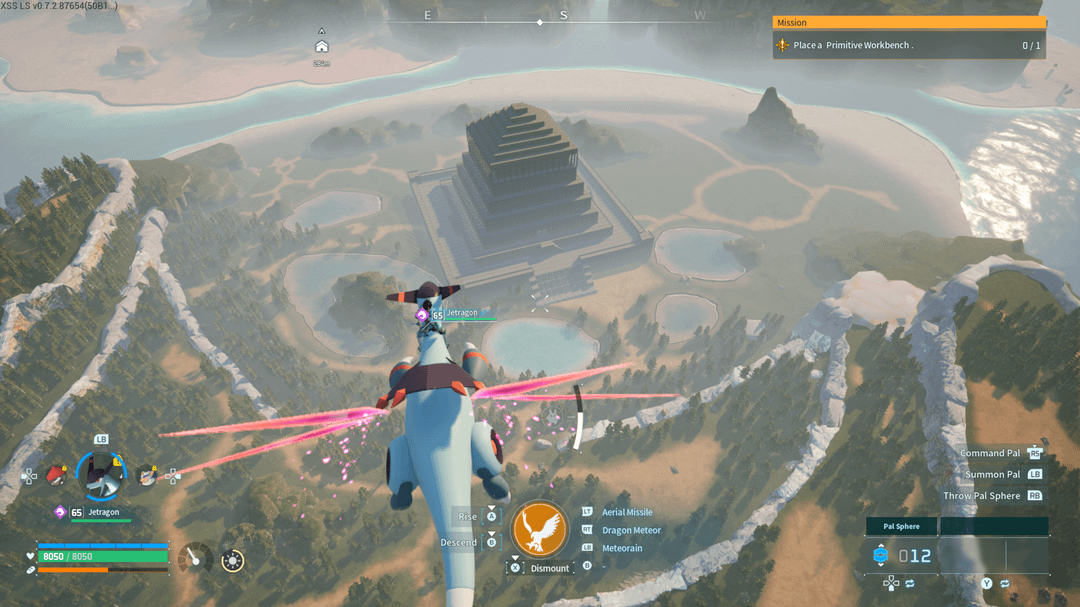Switch to the red-hatted pal in the party
The height and width of the screenshot is (607, 1080).
[x=57, y=475]
